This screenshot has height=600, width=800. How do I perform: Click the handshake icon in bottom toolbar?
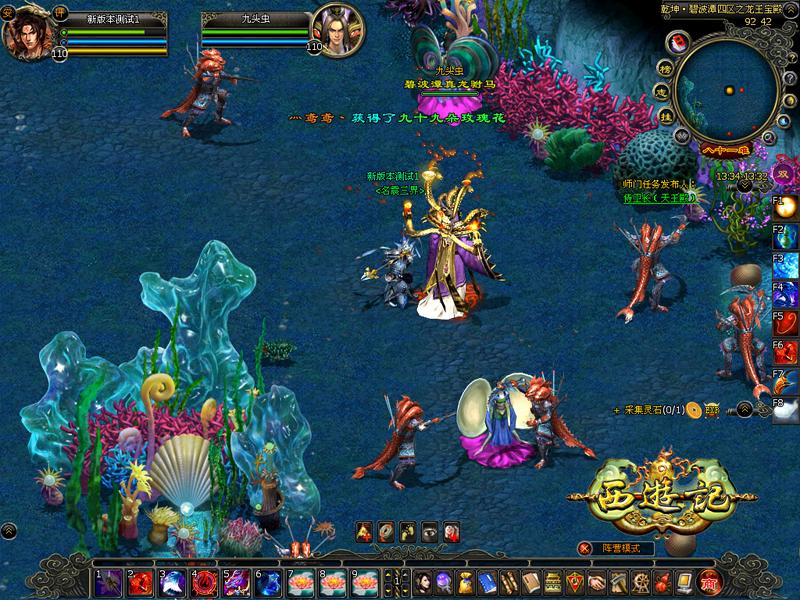(597, 581)
